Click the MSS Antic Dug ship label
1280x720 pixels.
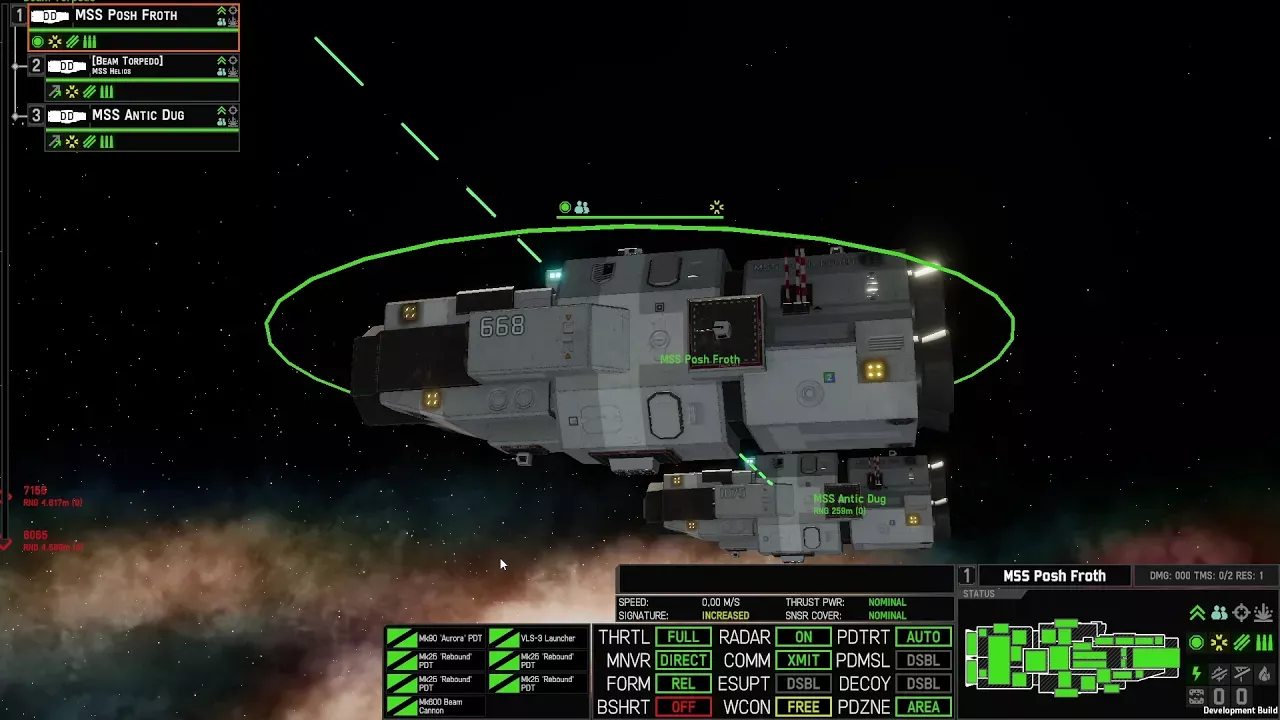pos(849,499)
